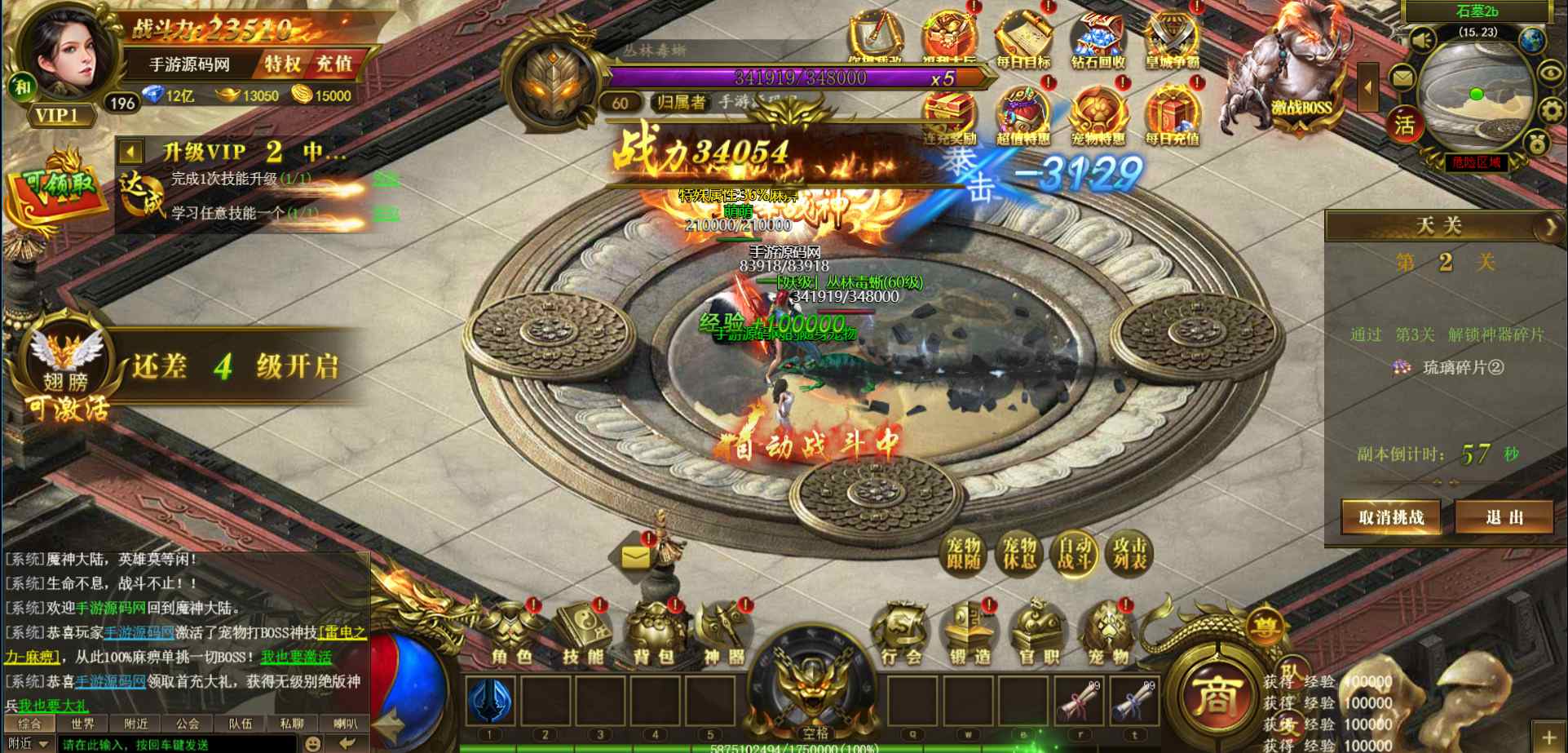The height and width of the screenshot is (753, 1568).
Task: Open the gear settings icon beside minimap
Action: pyautogui.click(x=1550, y=109)
